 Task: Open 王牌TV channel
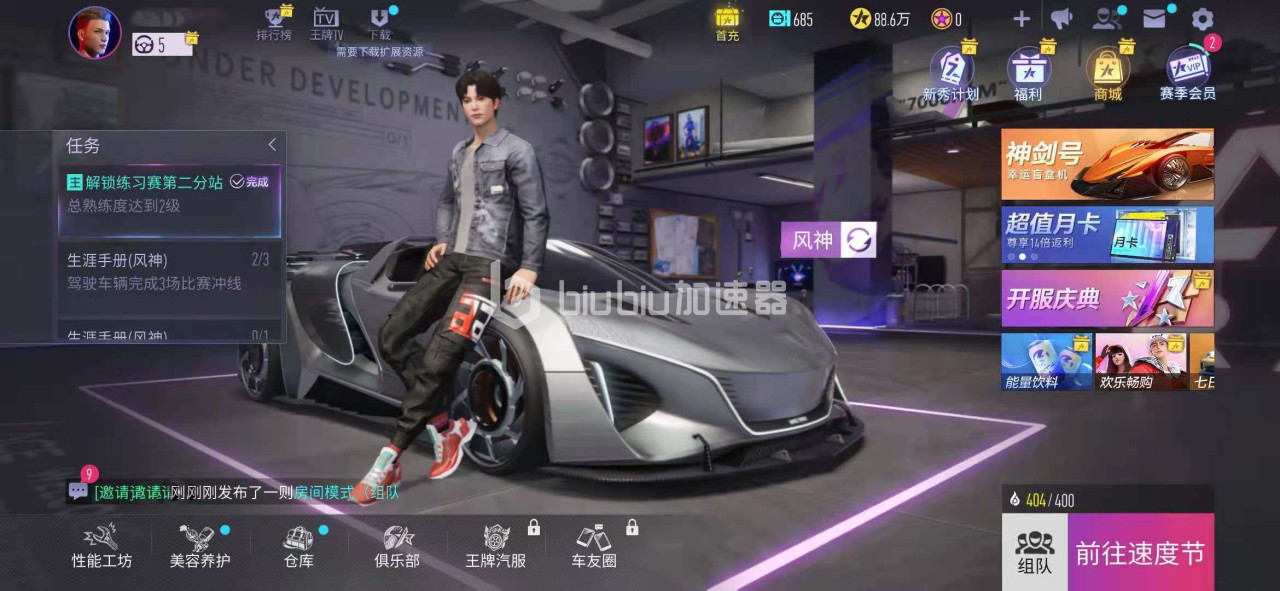coord(326,23)
